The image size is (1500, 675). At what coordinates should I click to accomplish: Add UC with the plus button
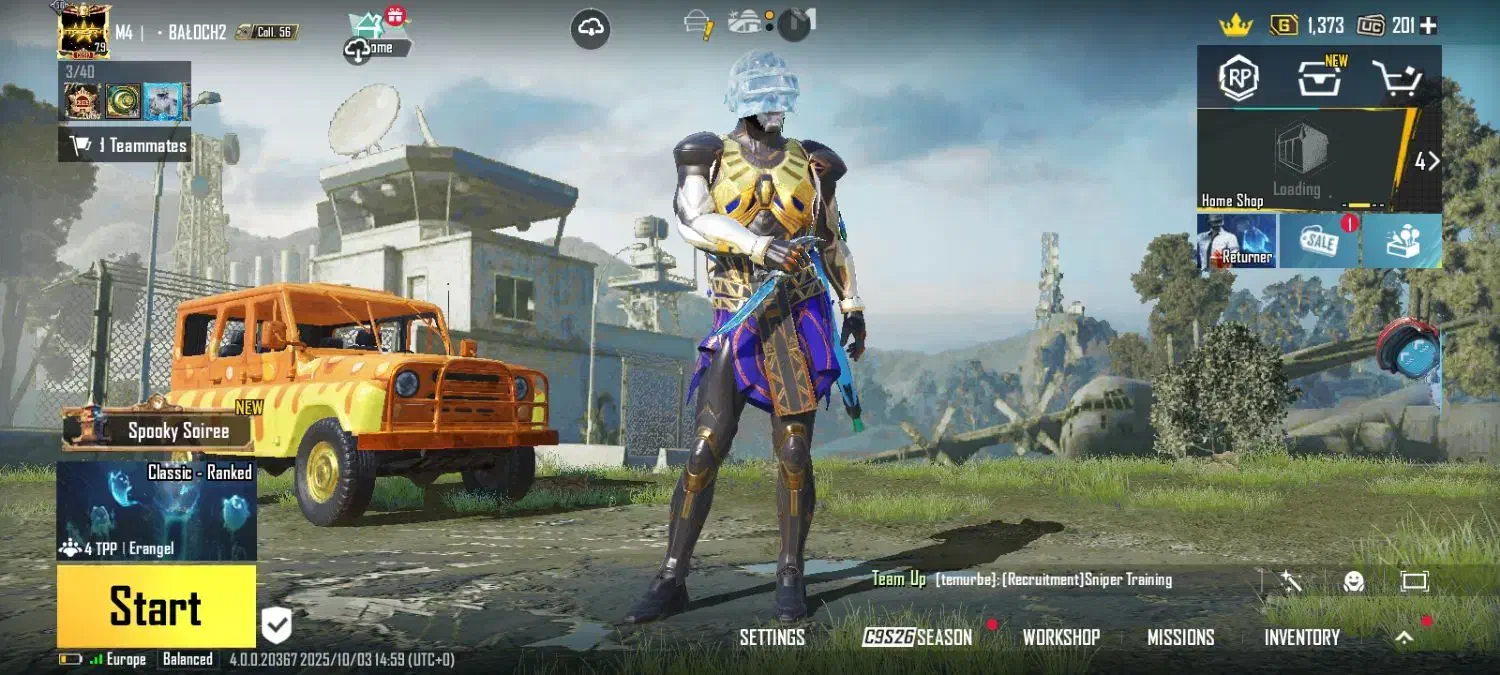pyautogui.click(x=1429, y=26)
